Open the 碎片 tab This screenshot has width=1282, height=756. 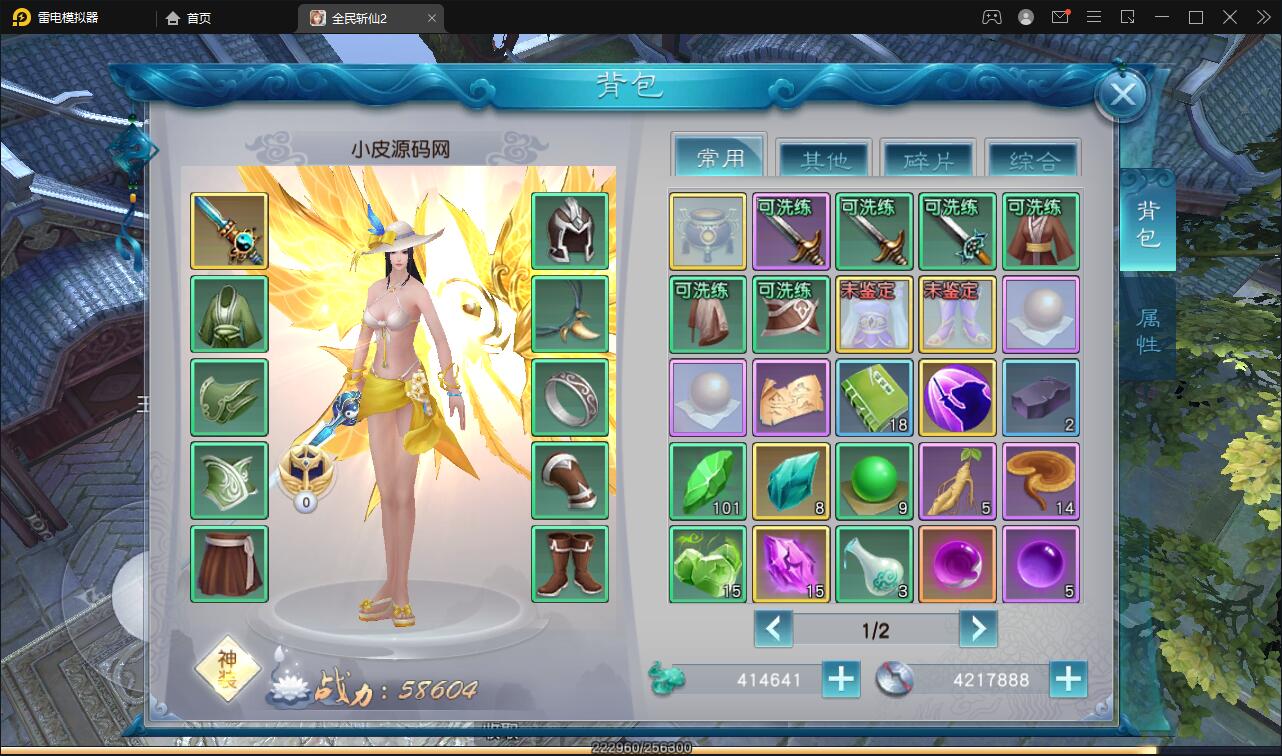point(928,160)
